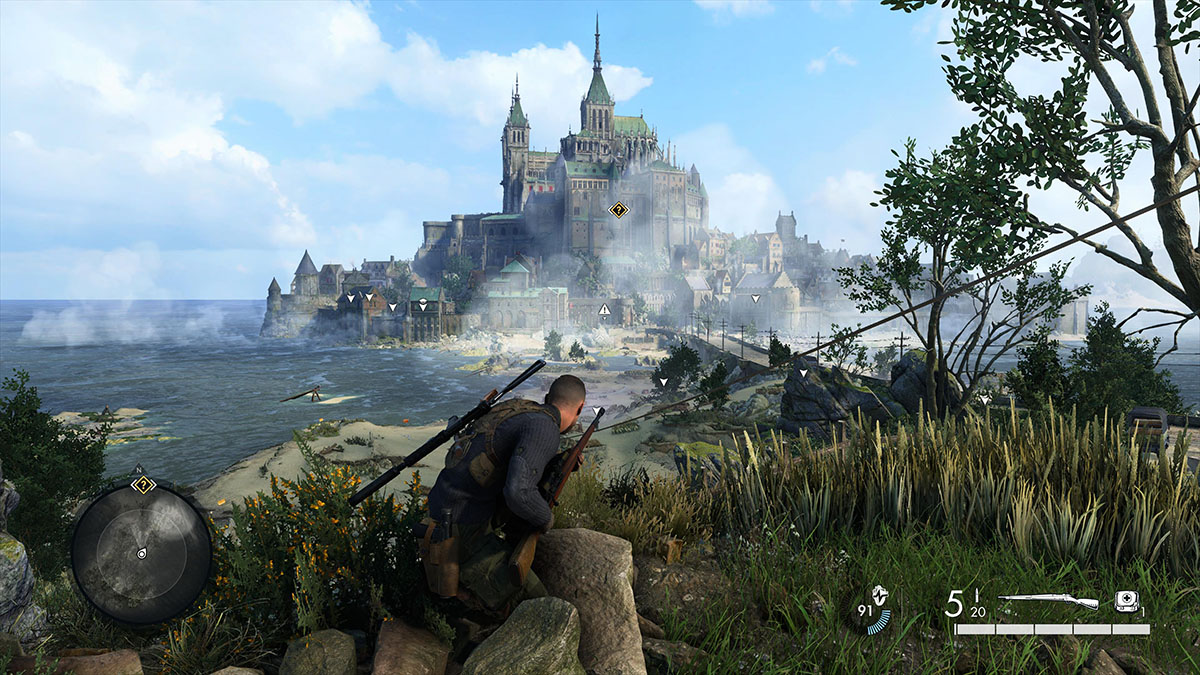
Task: Open the circular minimap
Action: 141,554
